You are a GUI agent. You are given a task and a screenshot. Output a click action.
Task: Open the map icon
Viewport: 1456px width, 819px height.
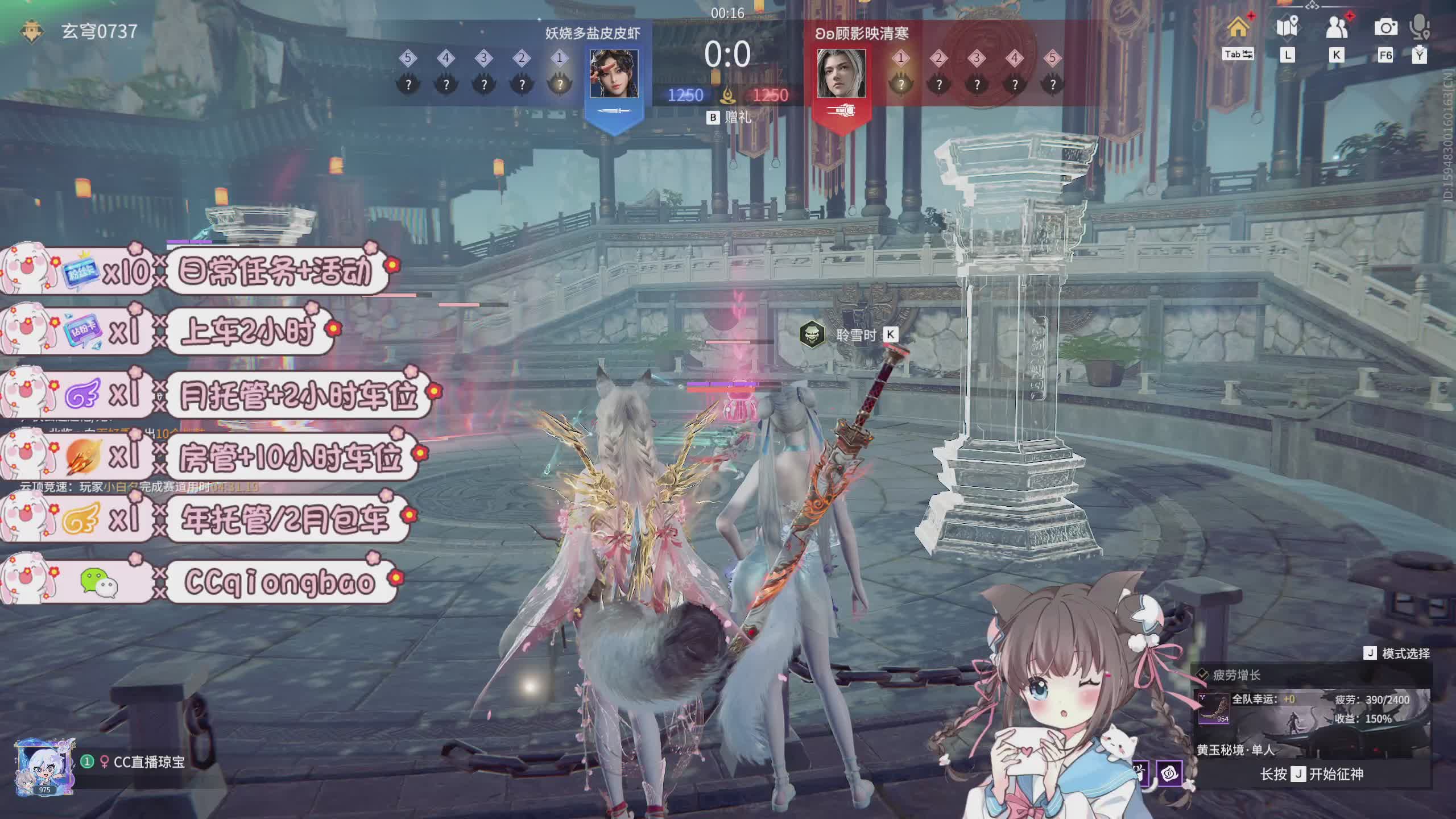click(1287, 27)
